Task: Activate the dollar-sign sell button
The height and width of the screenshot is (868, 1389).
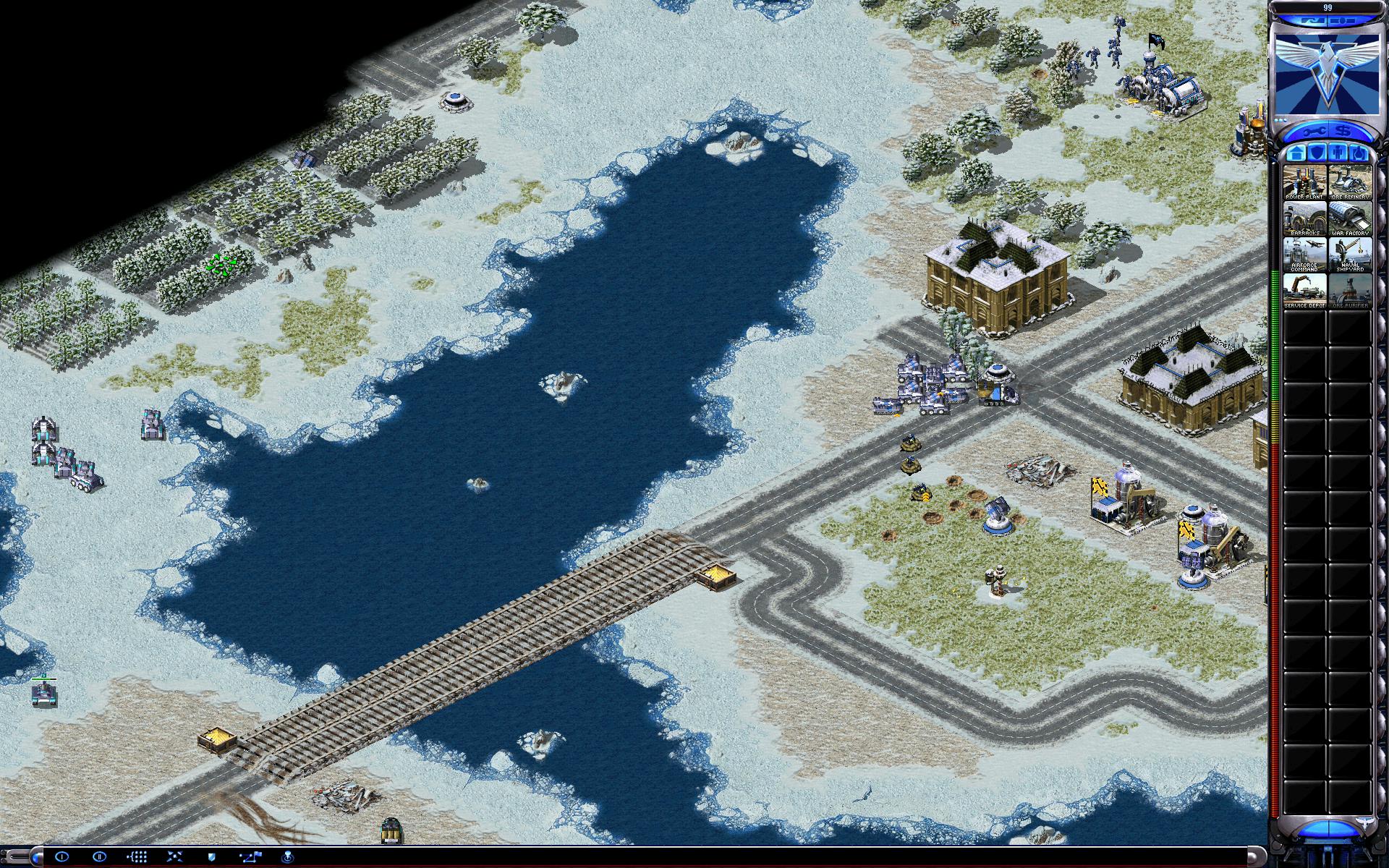Action: 1343,132
